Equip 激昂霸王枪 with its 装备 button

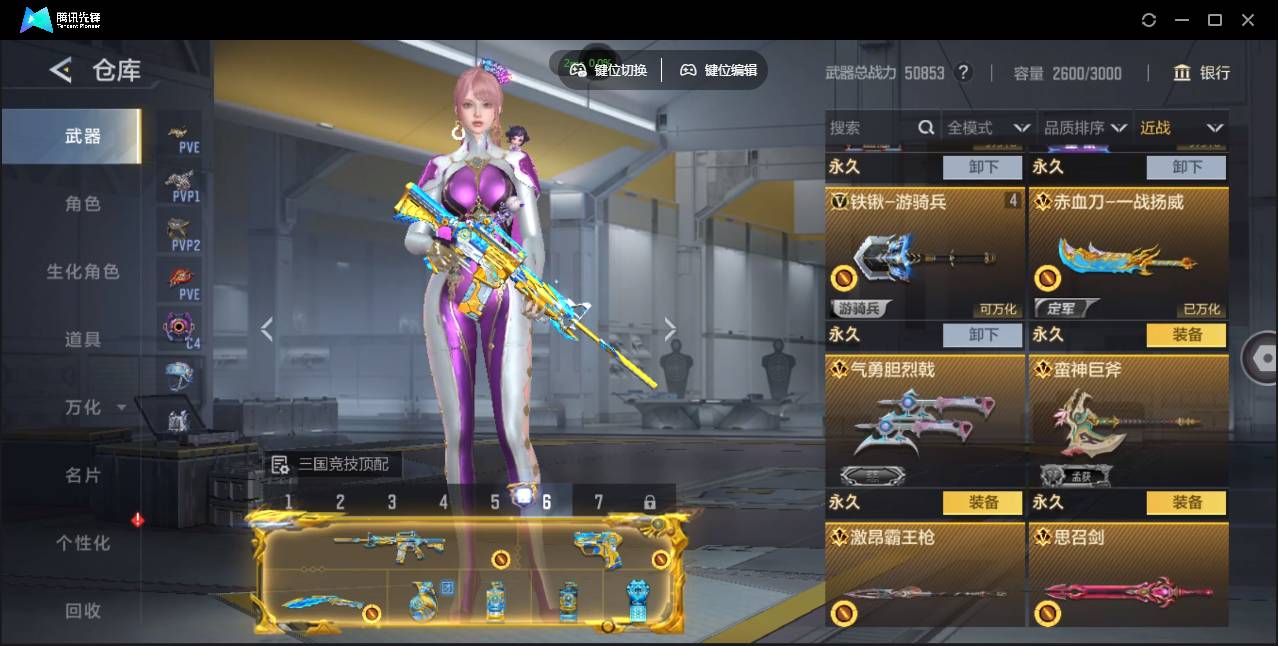point(983,503)
